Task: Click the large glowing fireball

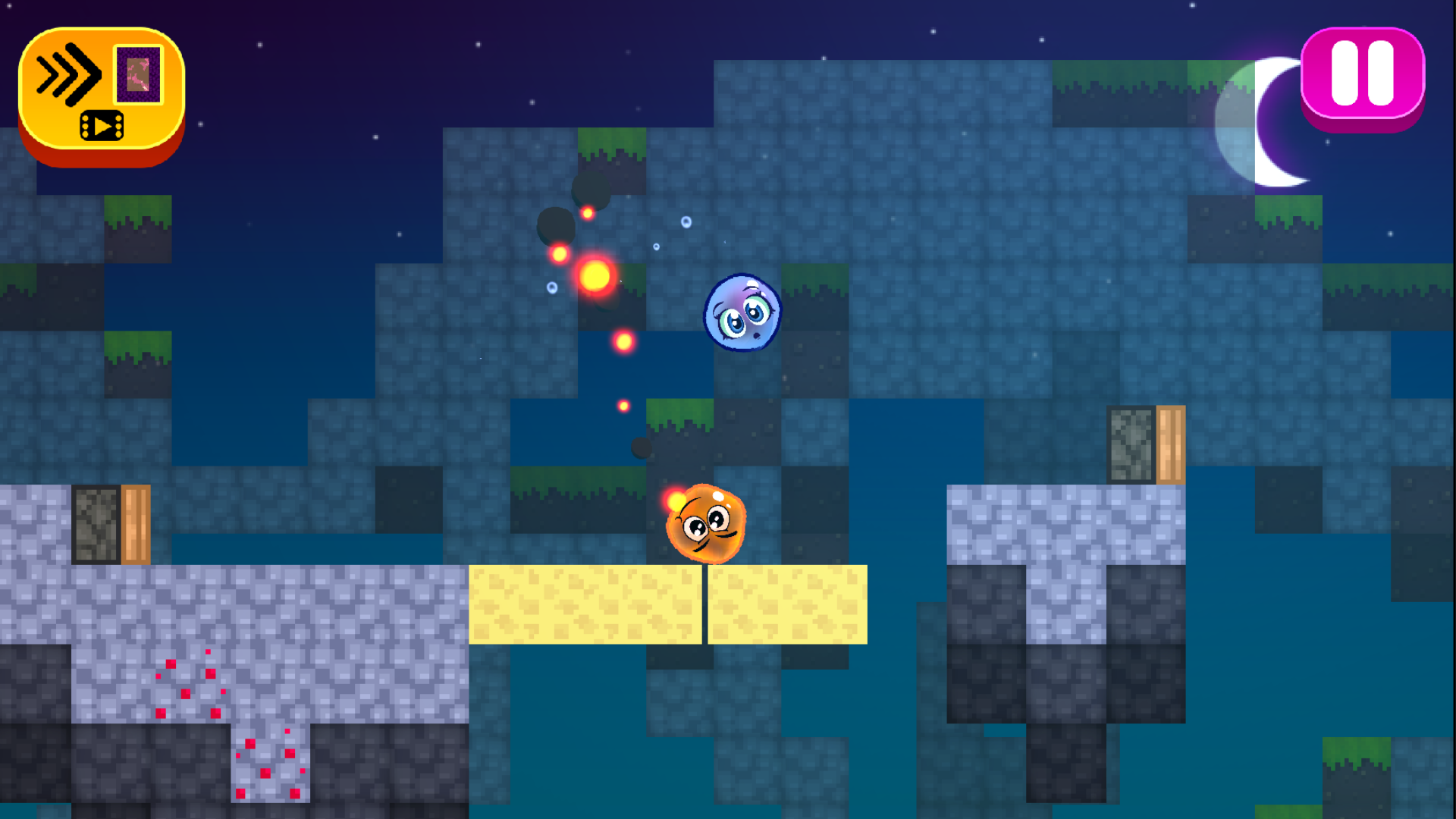Action: click(x=594, y=276)
